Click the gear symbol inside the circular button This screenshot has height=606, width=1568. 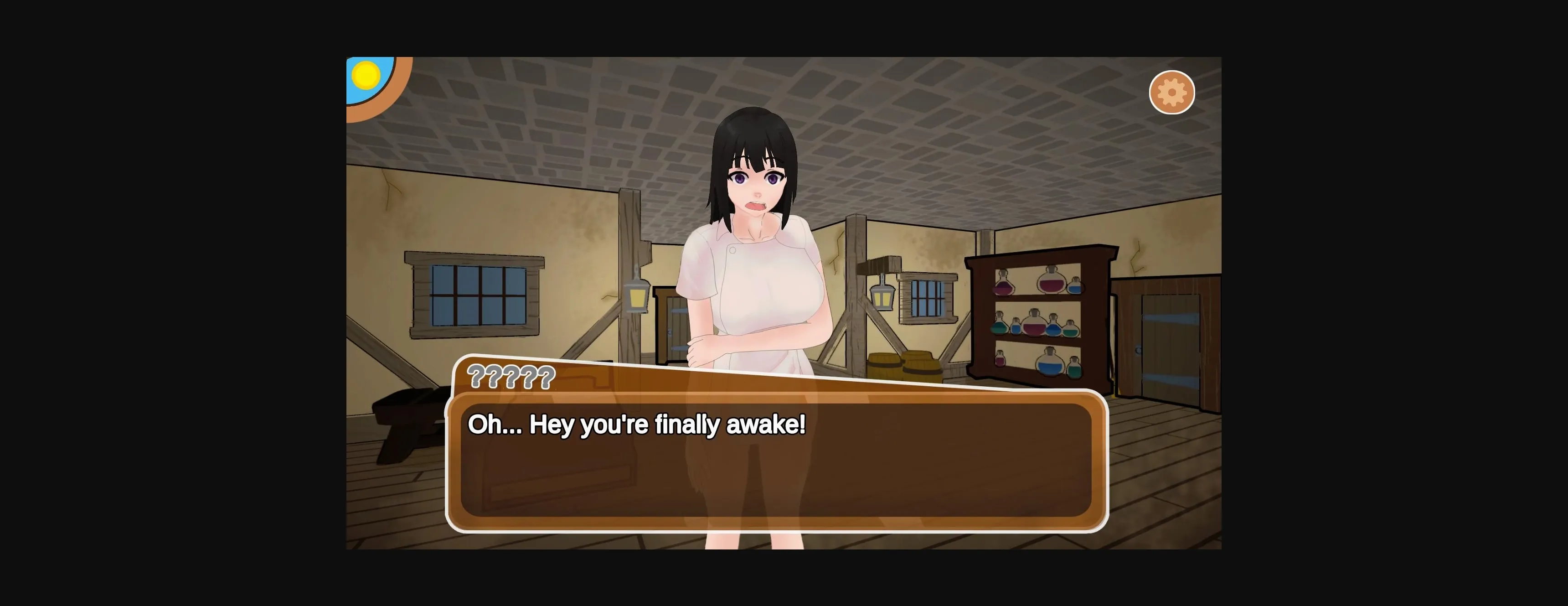click(x=1172, y=93)
